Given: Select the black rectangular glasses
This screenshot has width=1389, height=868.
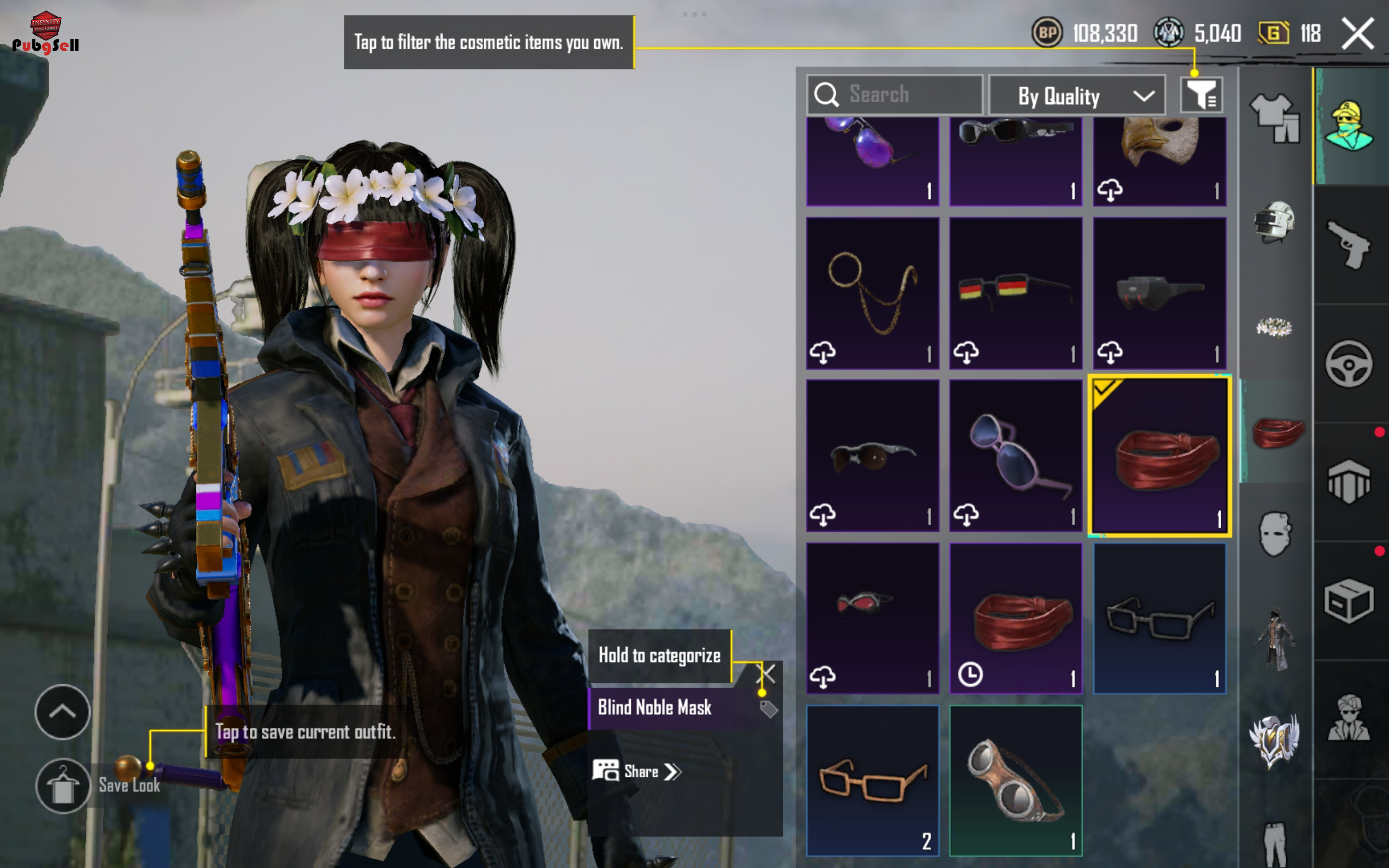Looking at the screenshot, I should point(1159,618).
